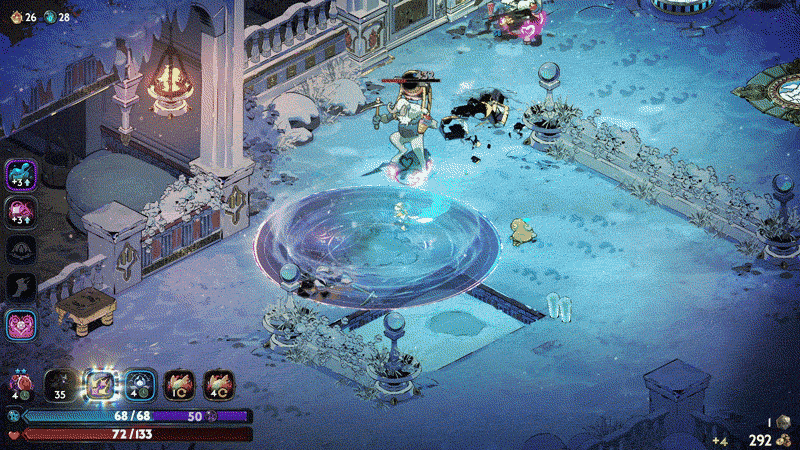
Task: Select the flame ability icon marked 4
Action: [218, 385]
